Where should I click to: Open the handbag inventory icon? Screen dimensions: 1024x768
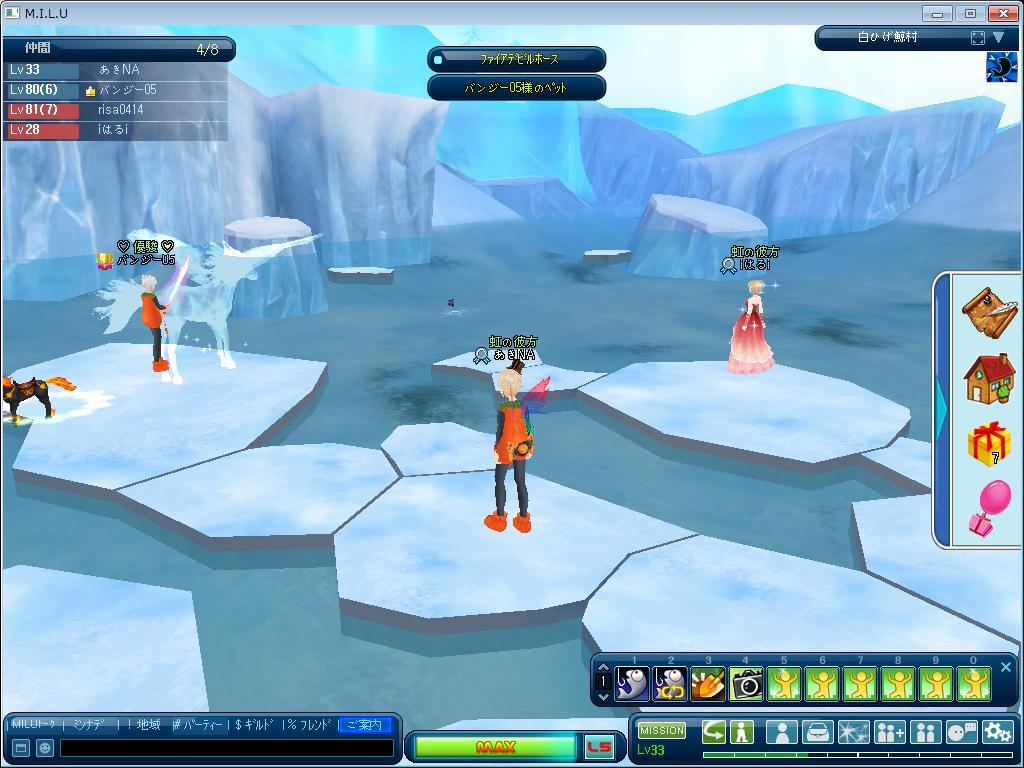tap(817, 732)
